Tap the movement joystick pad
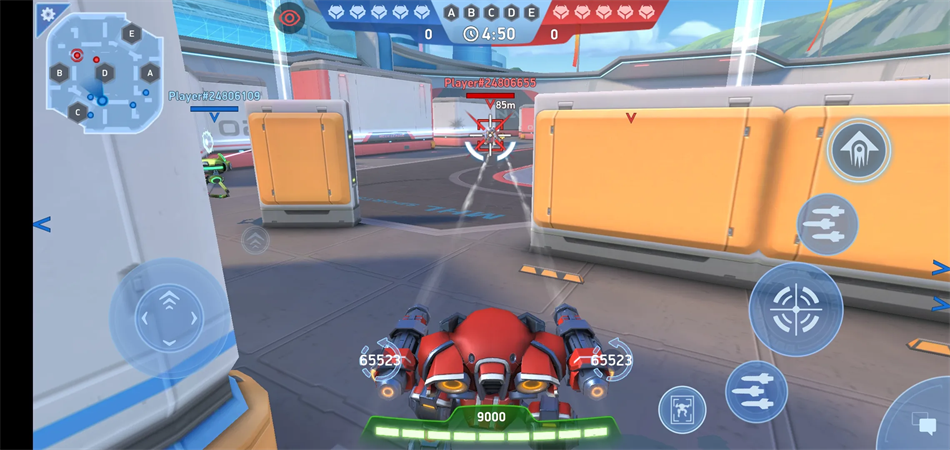 coord(169,318)
